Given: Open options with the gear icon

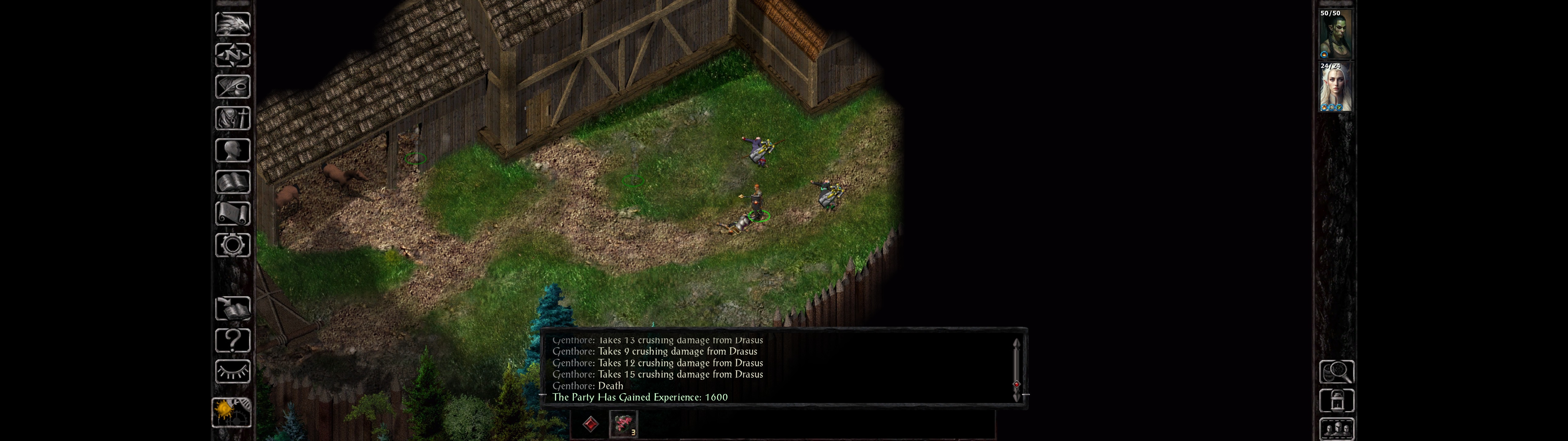Looking at the screenshot, I should 232,245.
